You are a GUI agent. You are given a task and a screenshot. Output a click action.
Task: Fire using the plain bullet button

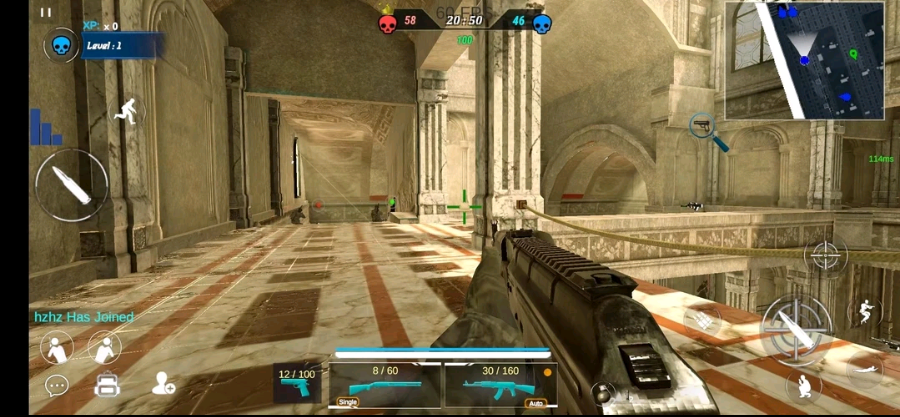coord(71,185)
